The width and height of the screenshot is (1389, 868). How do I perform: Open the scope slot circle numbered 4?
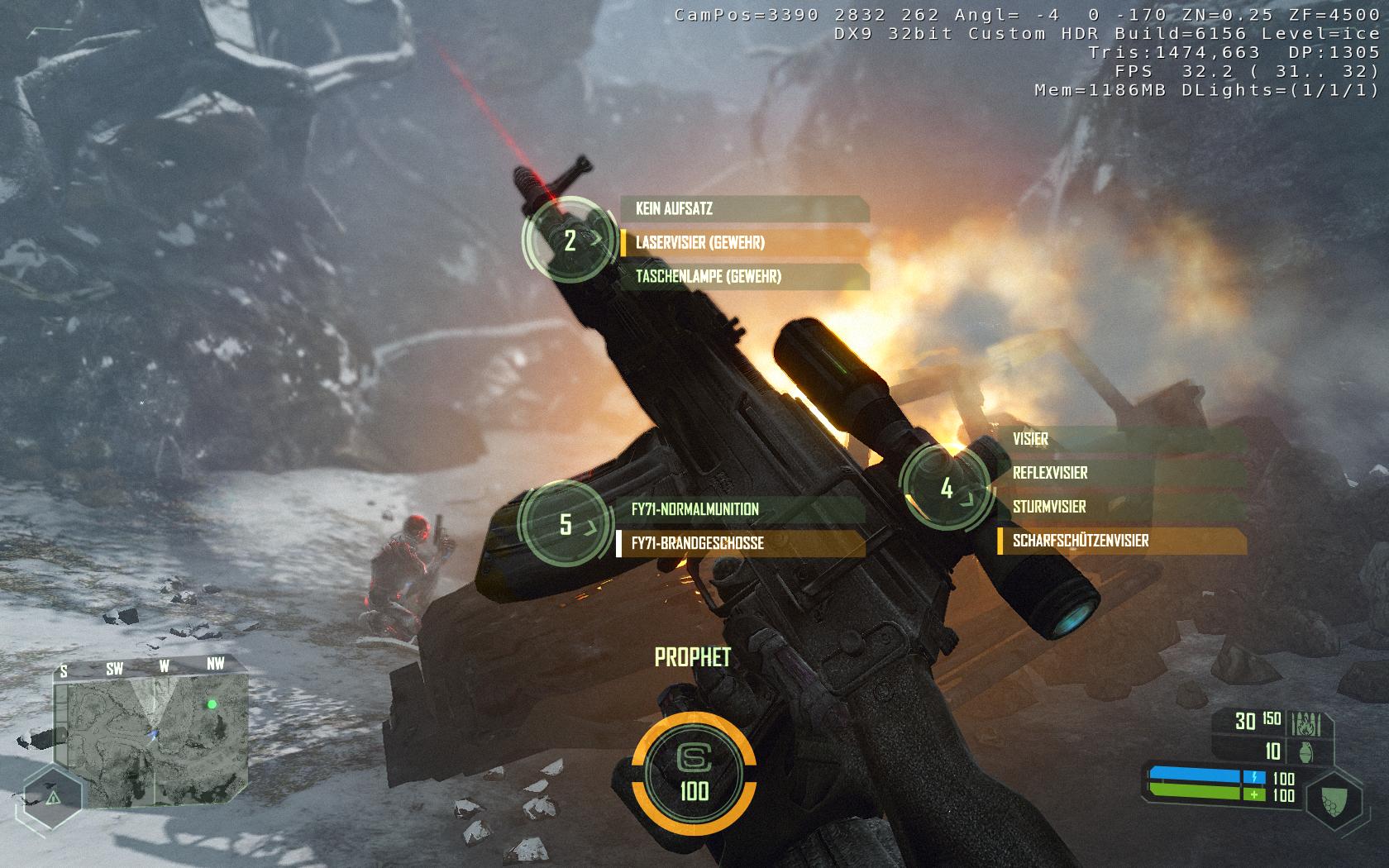click(947, 489)
